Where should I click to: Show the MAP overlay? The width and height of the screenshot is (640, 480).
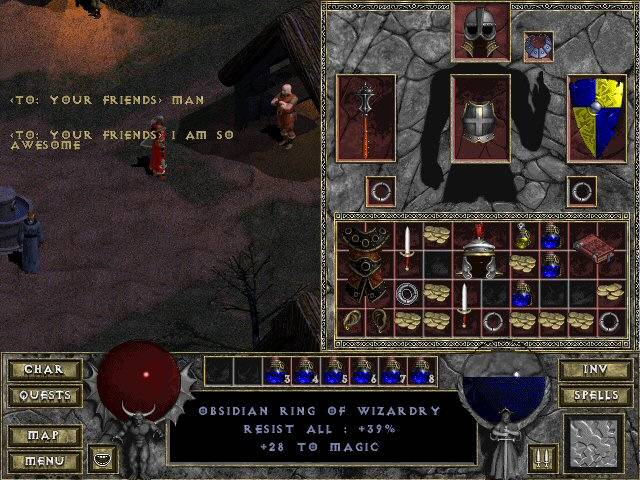(42, 436)
